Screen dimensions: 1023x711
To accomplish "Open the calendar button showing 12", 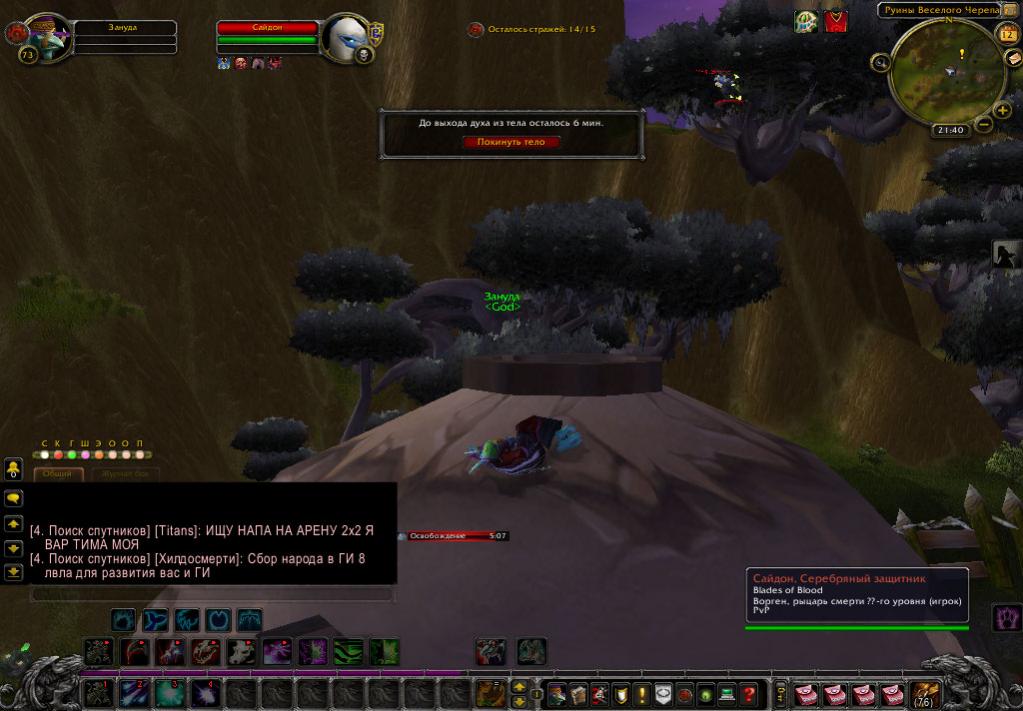I will pos(1007,34).
